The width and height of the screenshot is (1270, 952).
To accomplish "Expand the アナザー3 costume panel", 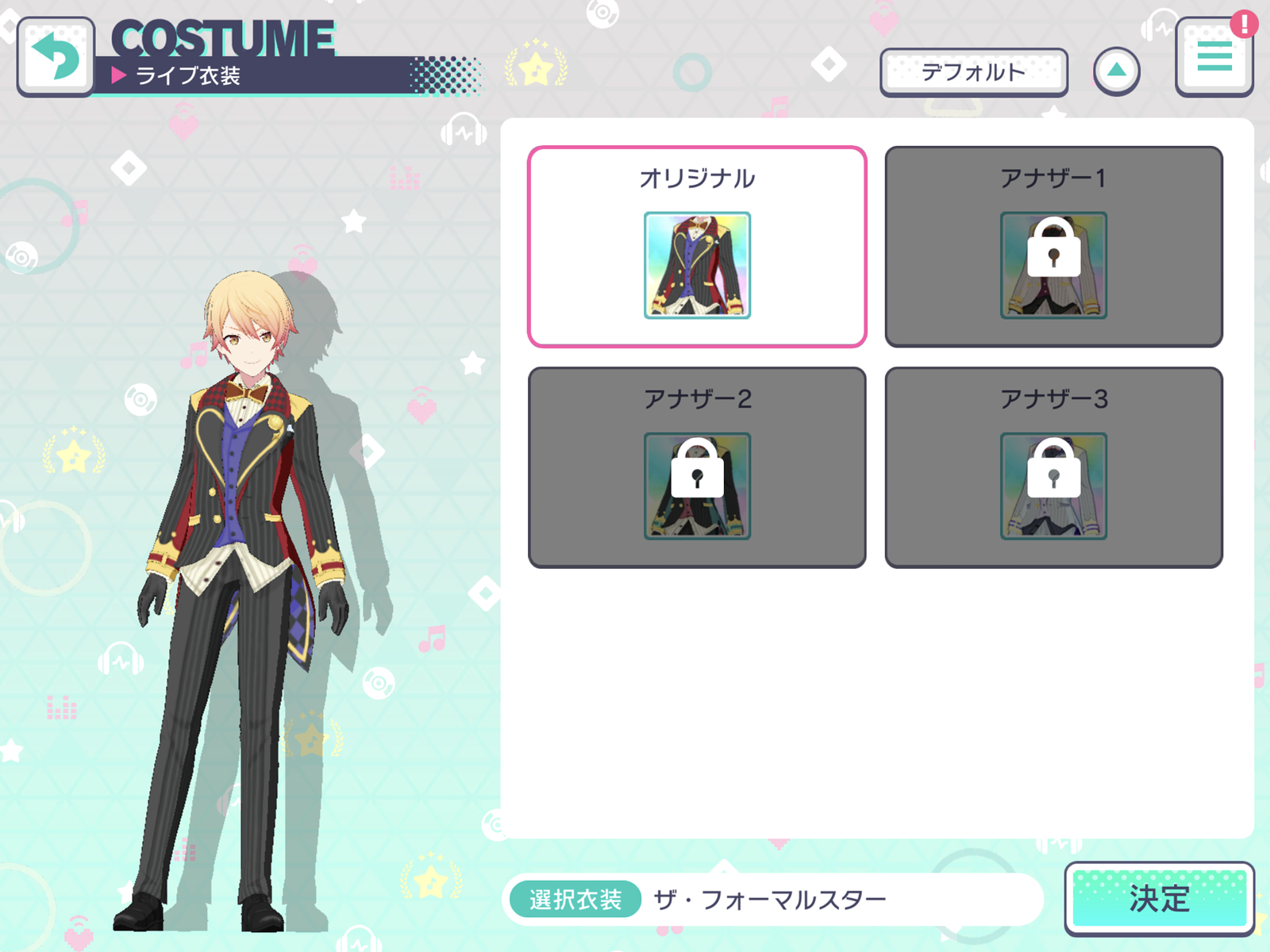I will (x=1052, y=466).
